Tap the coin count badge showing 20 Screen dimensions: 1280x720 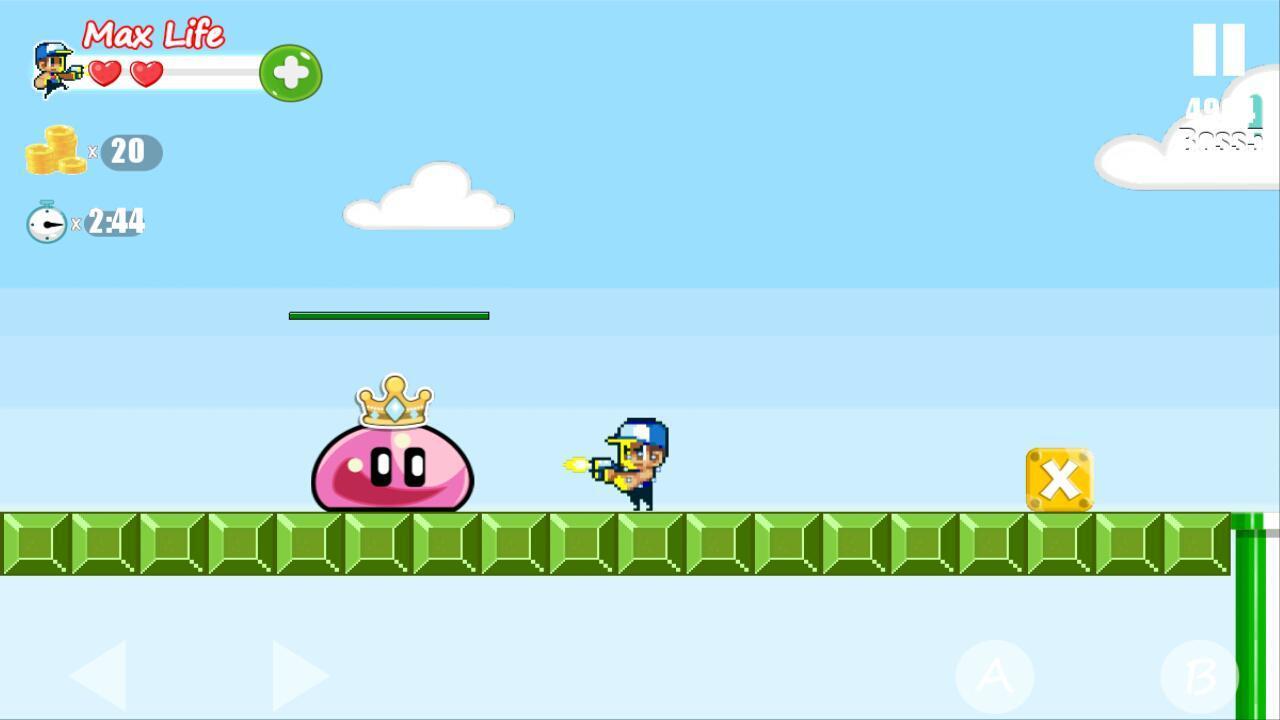(128, 152)
